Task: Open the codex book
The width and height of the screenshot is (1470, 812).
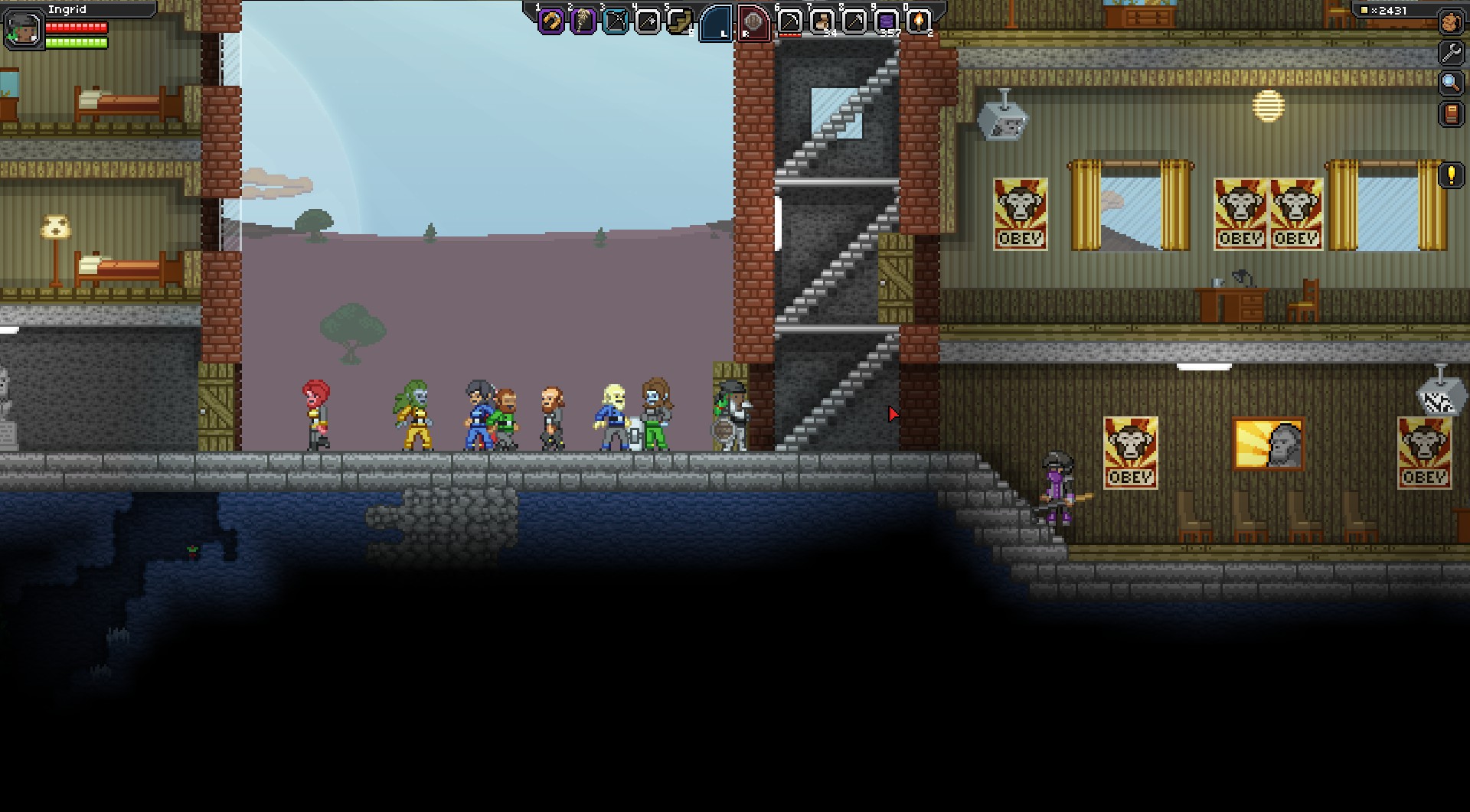Action: (x=1450, y=114)
